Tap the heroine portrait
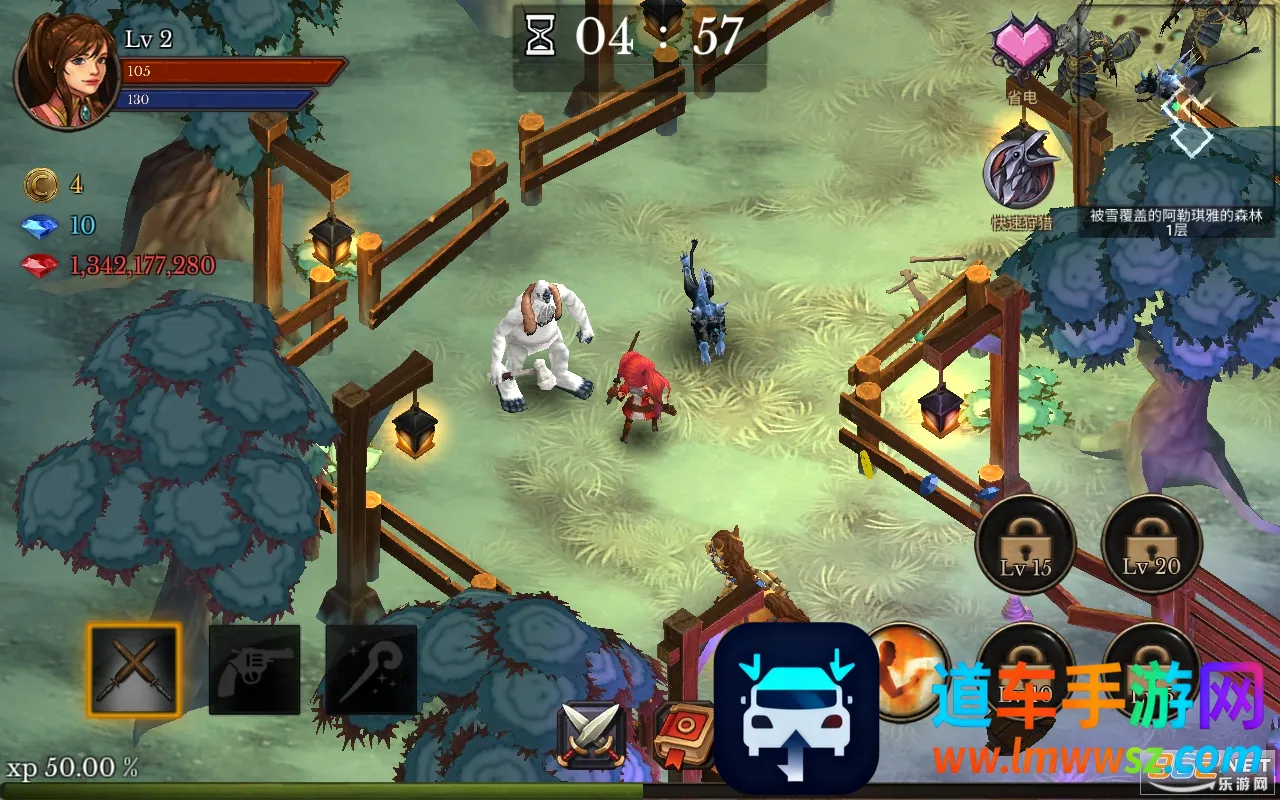Screen dimensions: 1280x800 point(66,72)
